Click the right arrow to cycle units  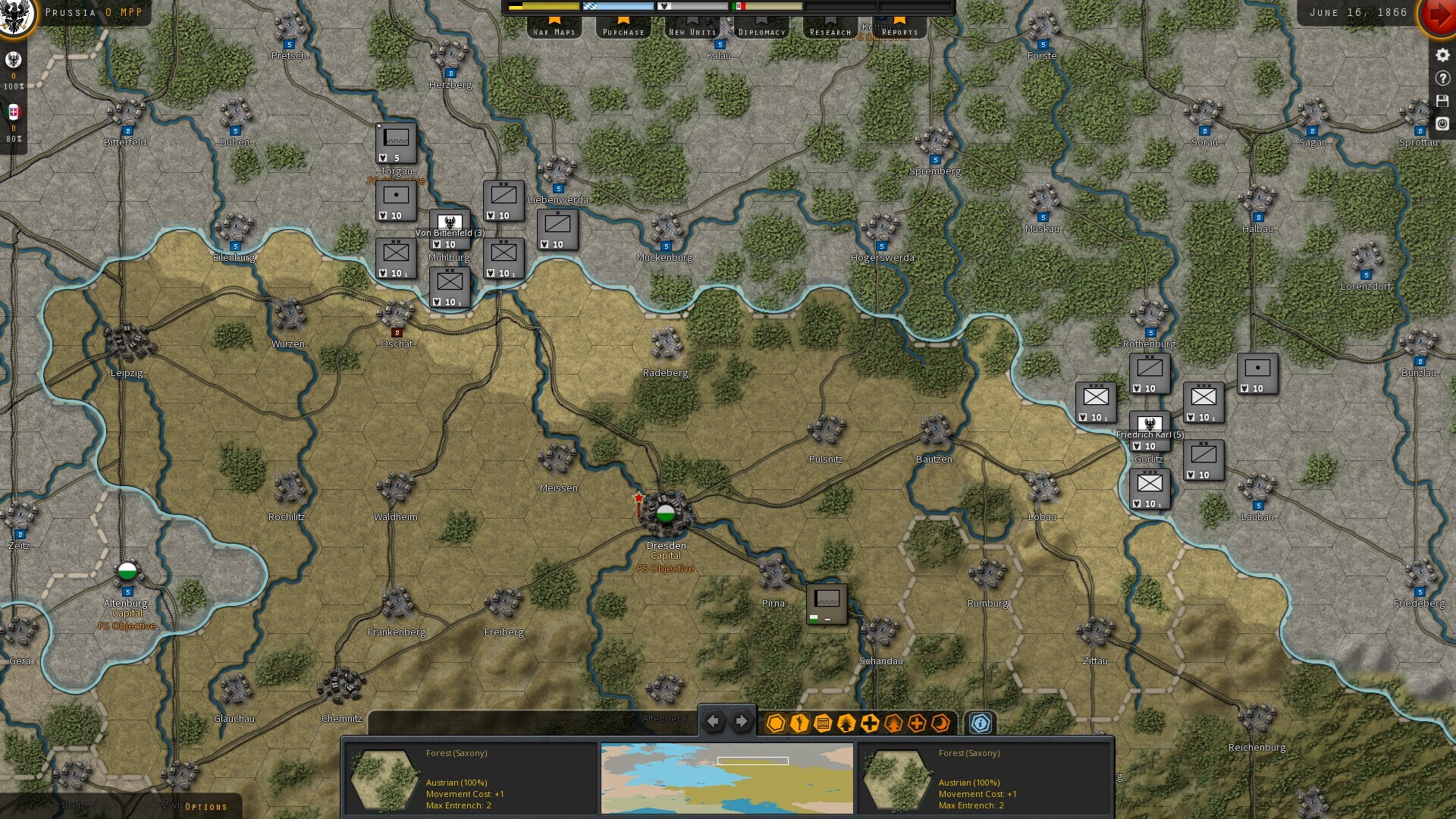(742, 721)
